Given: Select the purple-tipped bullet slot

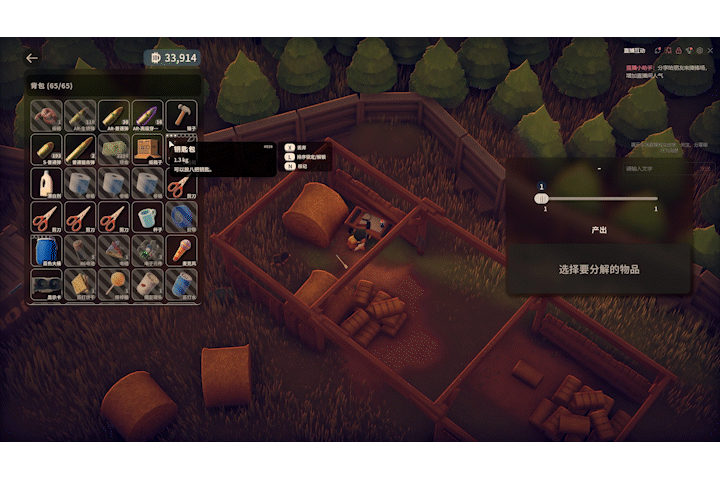Looking at the screenshot, I should tap(148, 116).
